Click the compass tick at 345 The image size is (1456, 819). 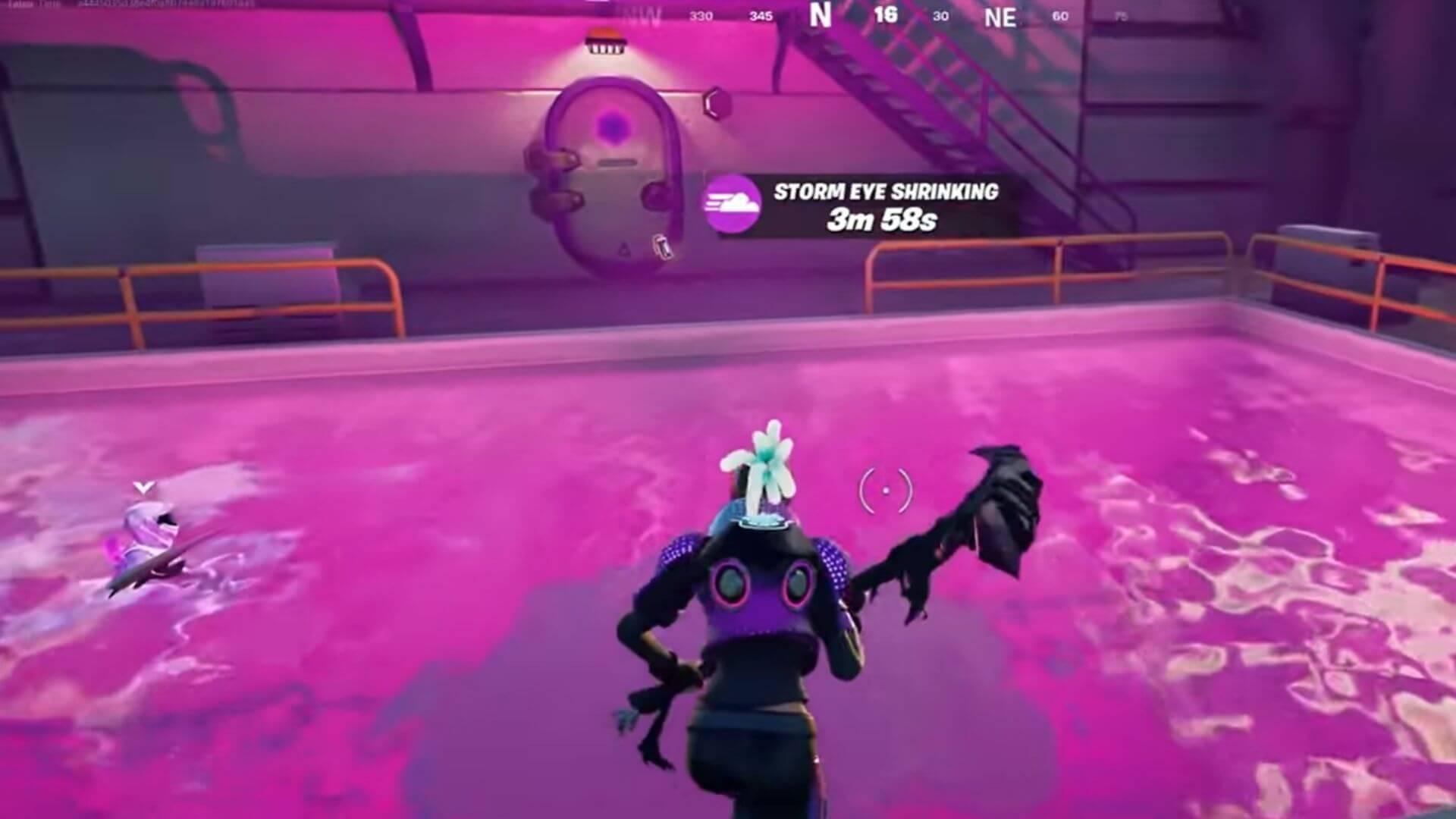pyautogui.click(x=762, y=15)
